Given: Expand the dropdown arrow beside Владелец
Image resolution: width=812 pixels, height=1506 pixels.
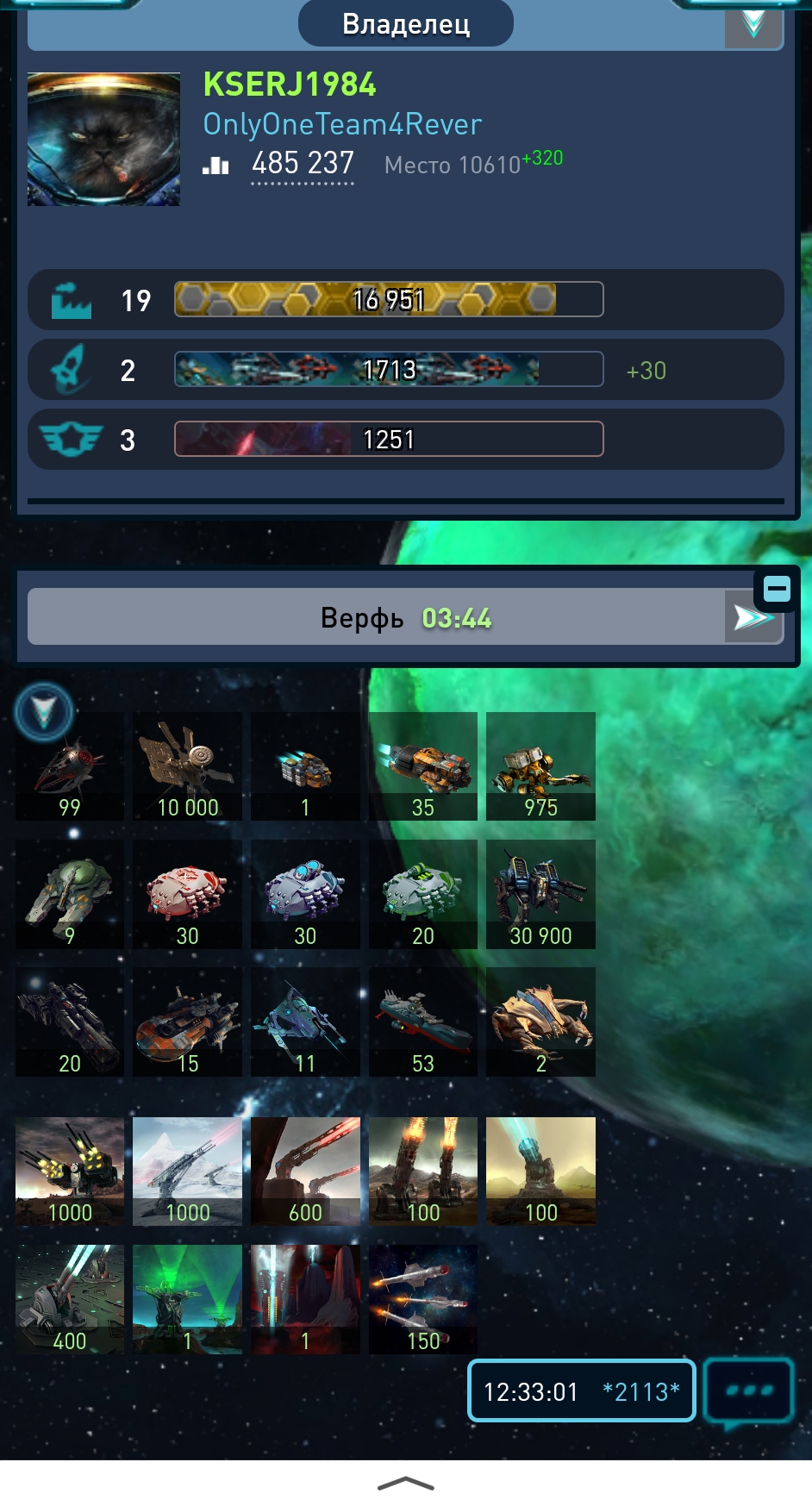Looking at the screenshot, I should pyautogui.click(x=753, y=23).
